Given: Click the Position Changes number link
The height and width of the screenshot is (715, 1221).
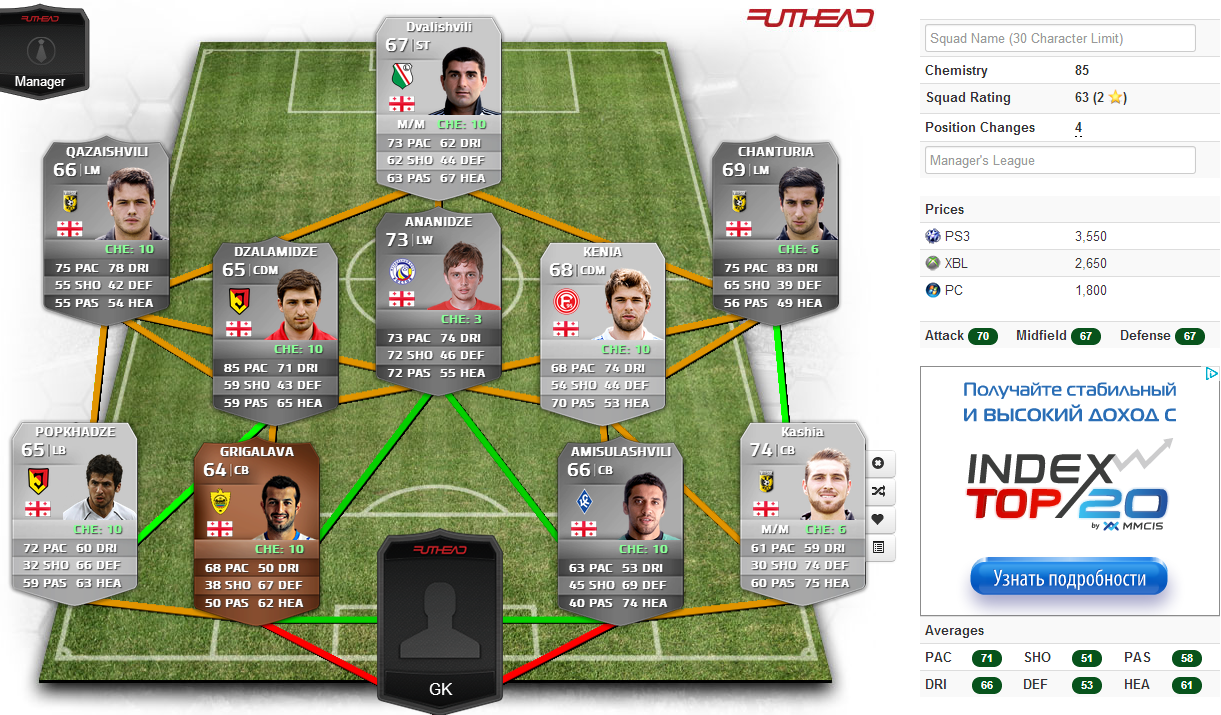Looking at the screenshot, I should 1078,128.
